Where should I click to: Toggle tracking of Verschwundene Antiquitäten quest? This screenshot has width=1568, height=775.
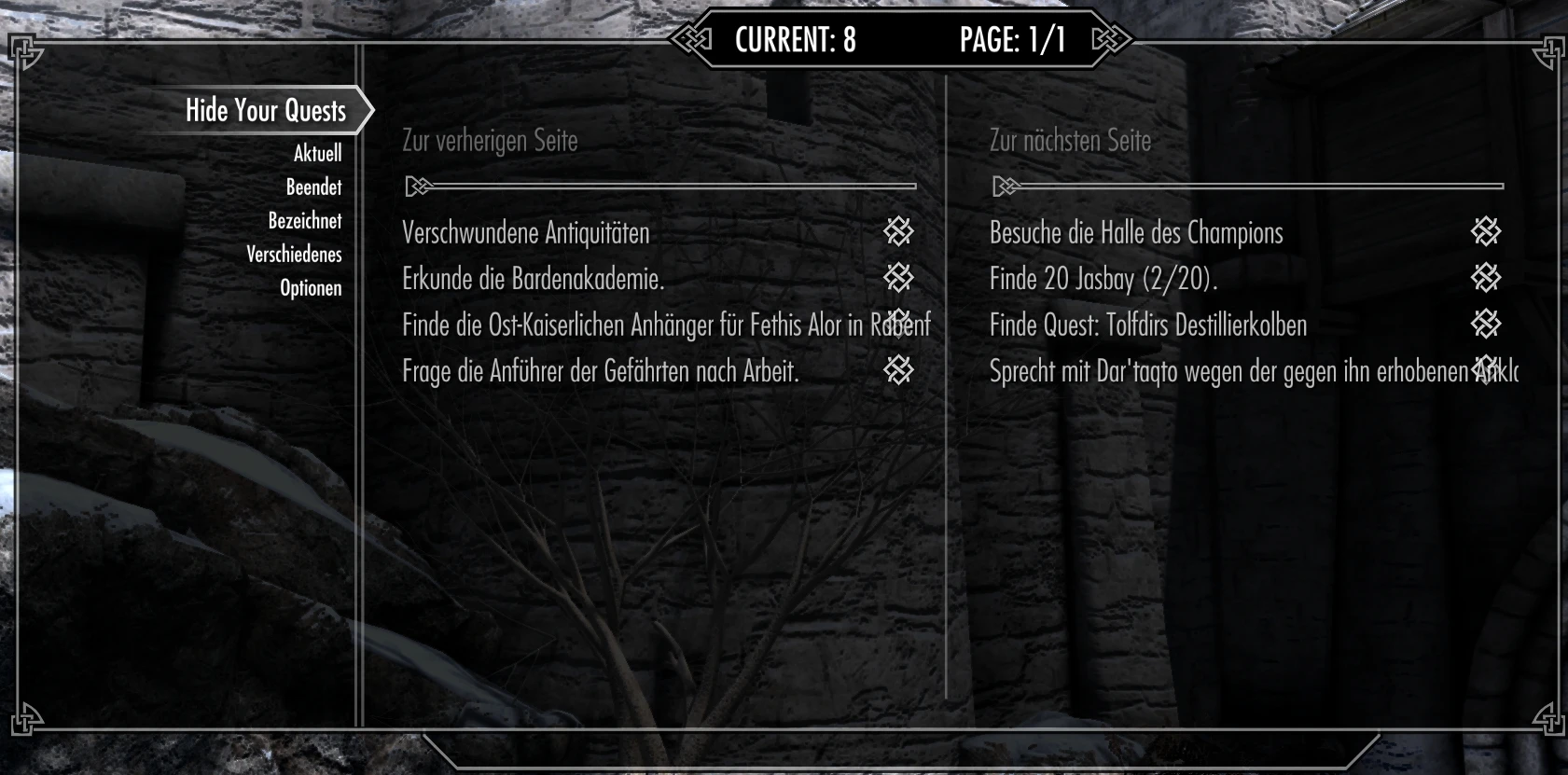point(524,233)
